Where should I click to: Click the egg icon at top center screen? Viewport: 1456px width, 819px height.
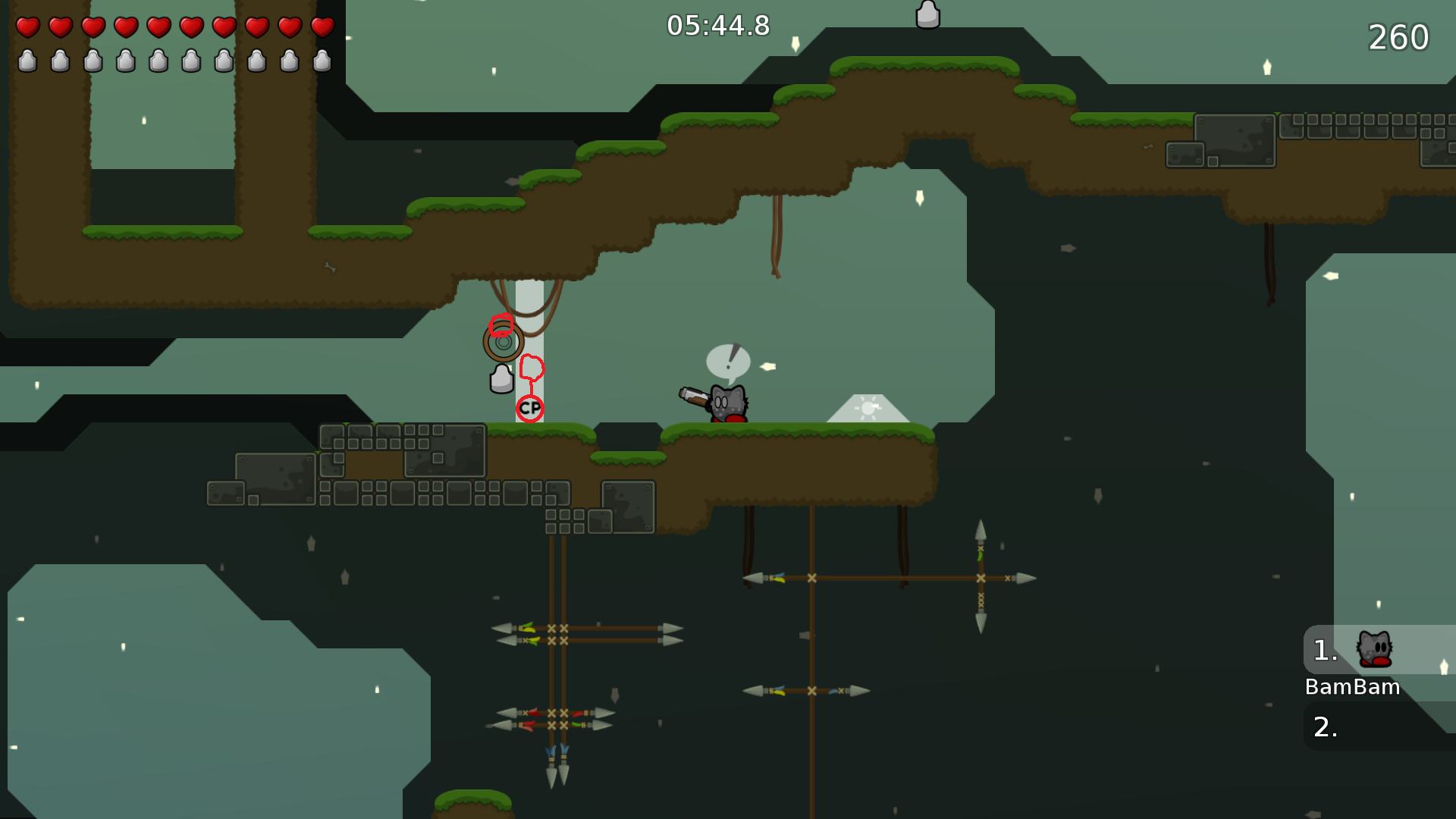928,14
